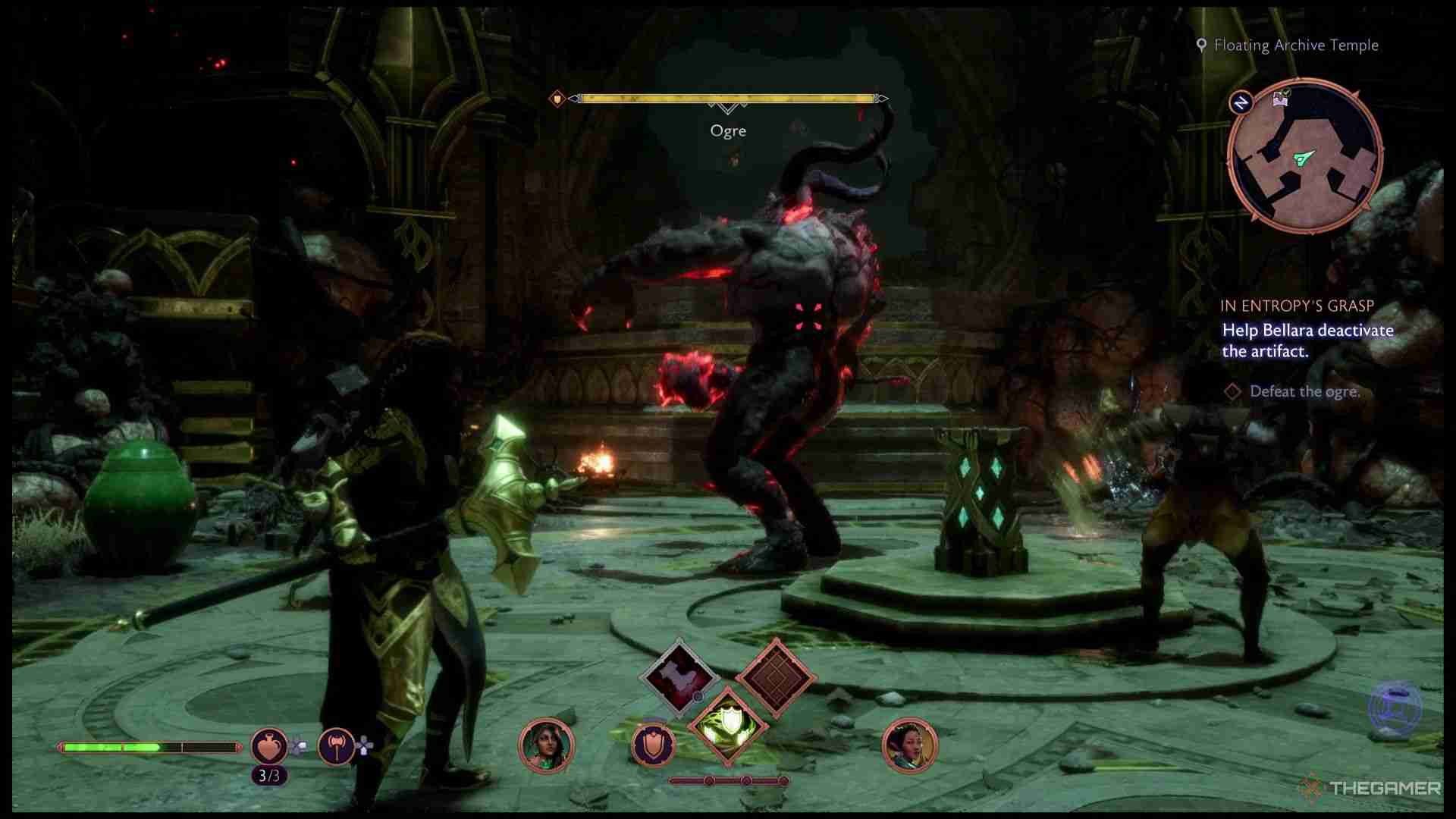The image size is (1456, 819).
Task: Click the shield emblem beside the Ogre health bar
Action: (556, 97)
